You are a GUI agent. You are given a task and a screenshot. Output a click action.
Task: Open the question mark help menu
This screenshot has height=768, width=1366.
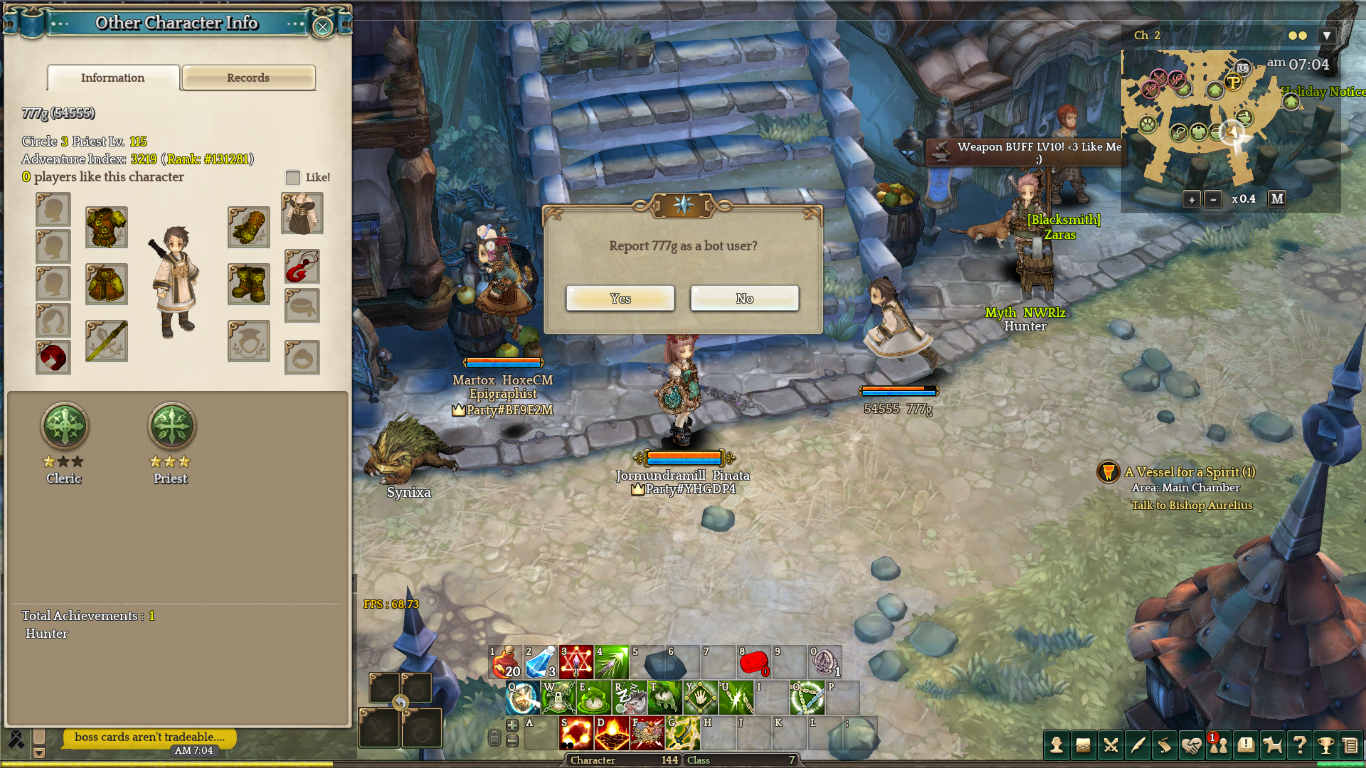point(1299,744)
